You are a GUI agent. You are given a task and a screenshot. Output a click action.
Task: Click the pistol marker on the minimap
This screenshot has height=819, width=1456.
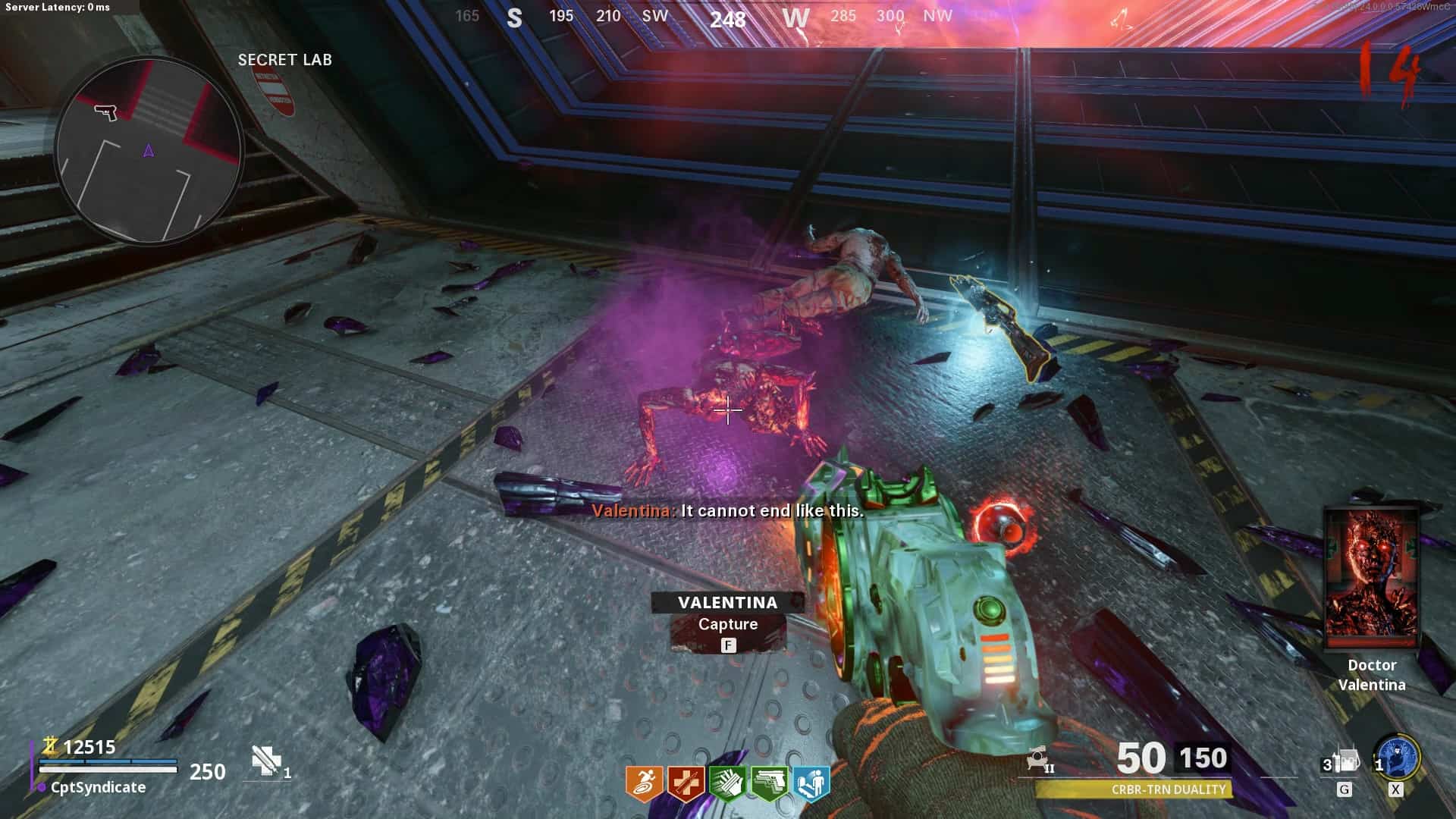106,112
